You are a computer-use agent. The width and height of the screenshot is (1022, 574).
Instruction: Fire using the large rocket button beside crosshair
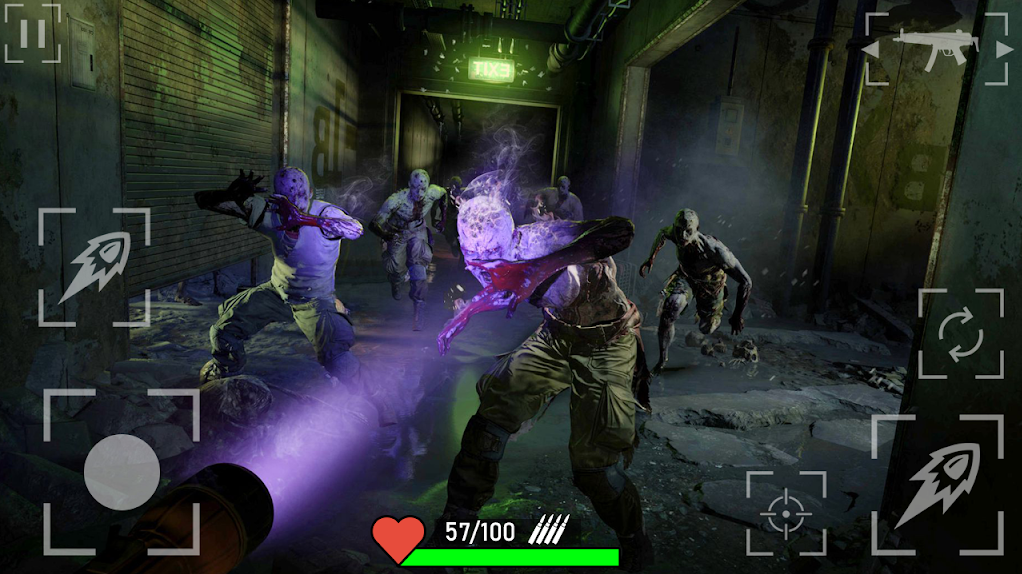936,484
